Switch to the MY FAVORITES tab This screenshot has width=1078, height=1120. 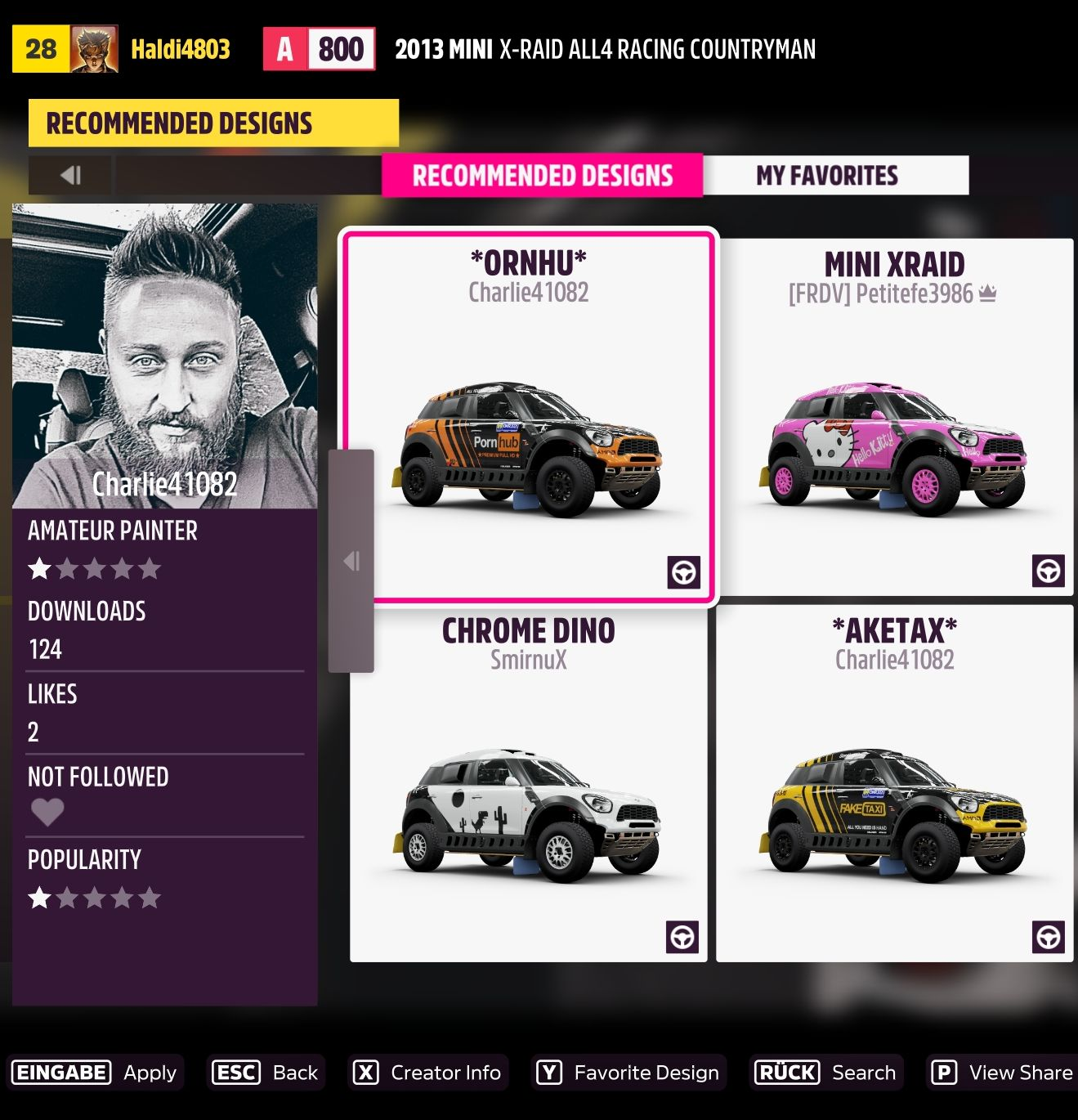tap(828, 175)
